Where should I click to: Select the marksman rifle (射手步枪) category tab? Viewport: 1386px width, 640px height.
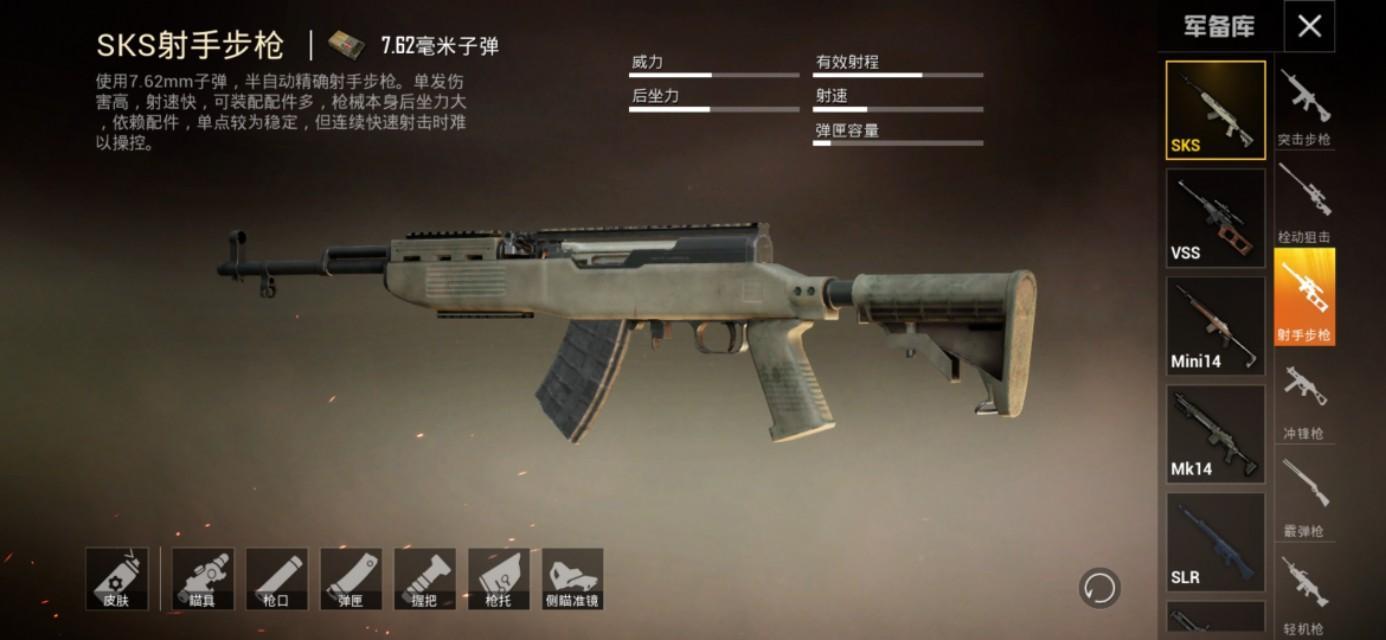[x=1304, y=297]
